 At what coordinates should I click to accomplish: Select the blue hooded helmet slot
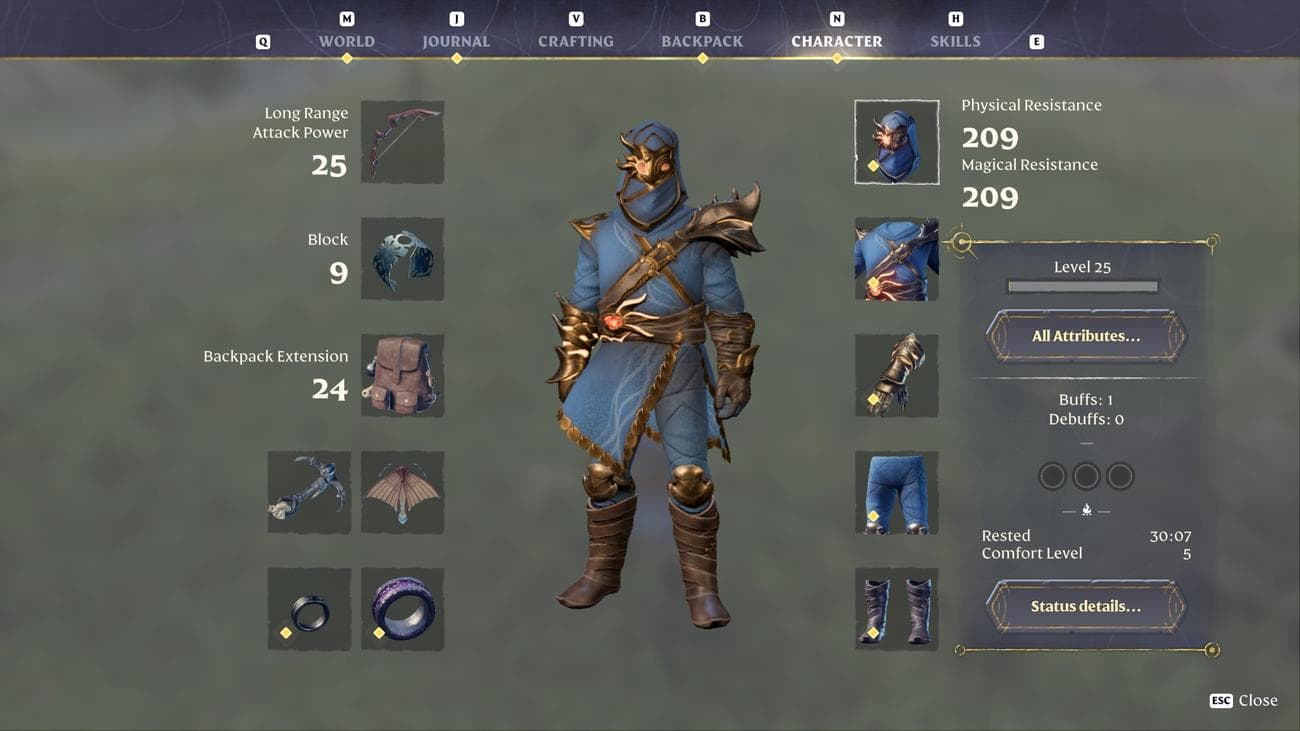pos(896,142)
